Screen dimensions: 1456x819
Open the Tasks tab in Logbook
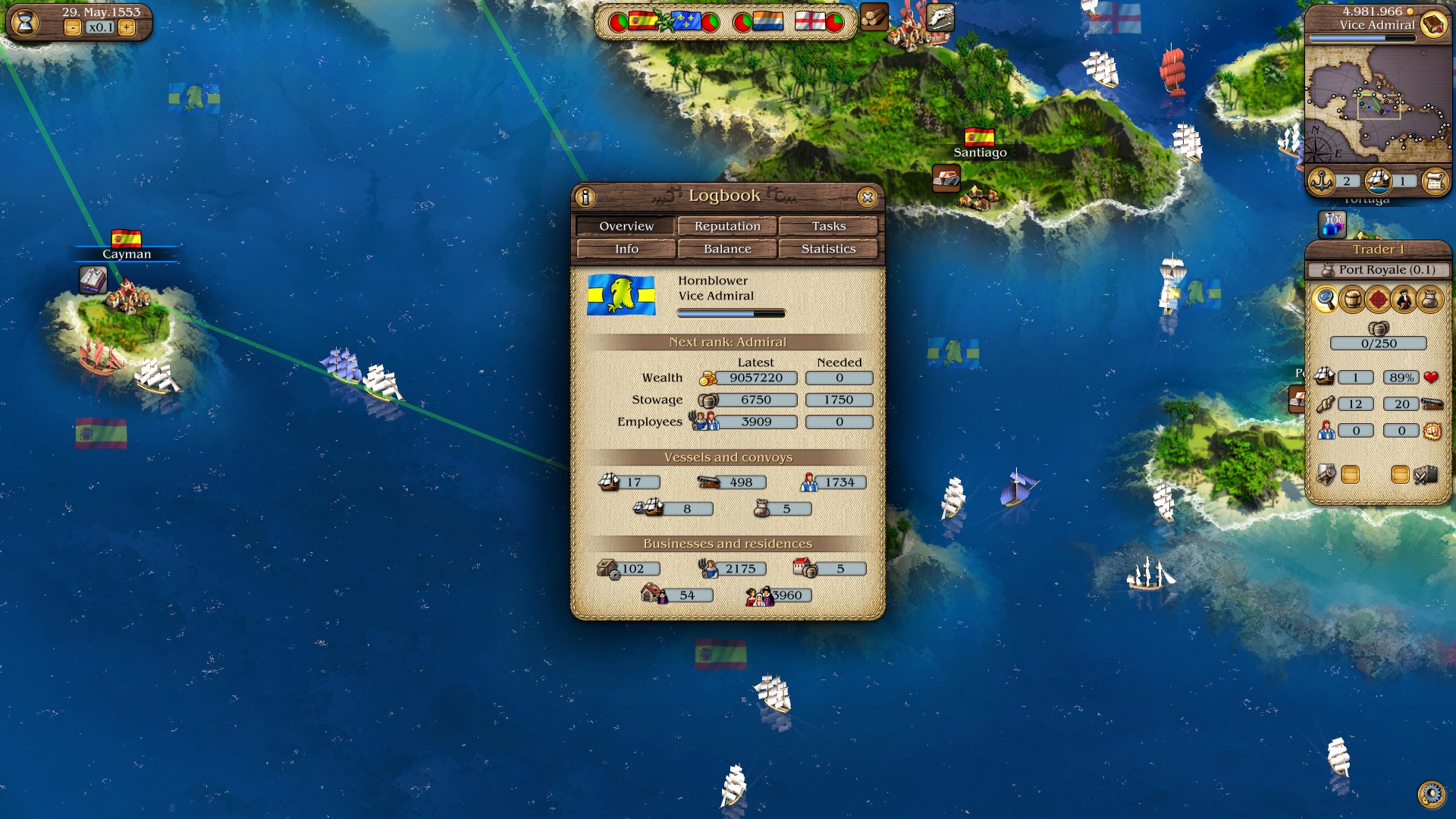pyautogui.click(x=828, y=226)
